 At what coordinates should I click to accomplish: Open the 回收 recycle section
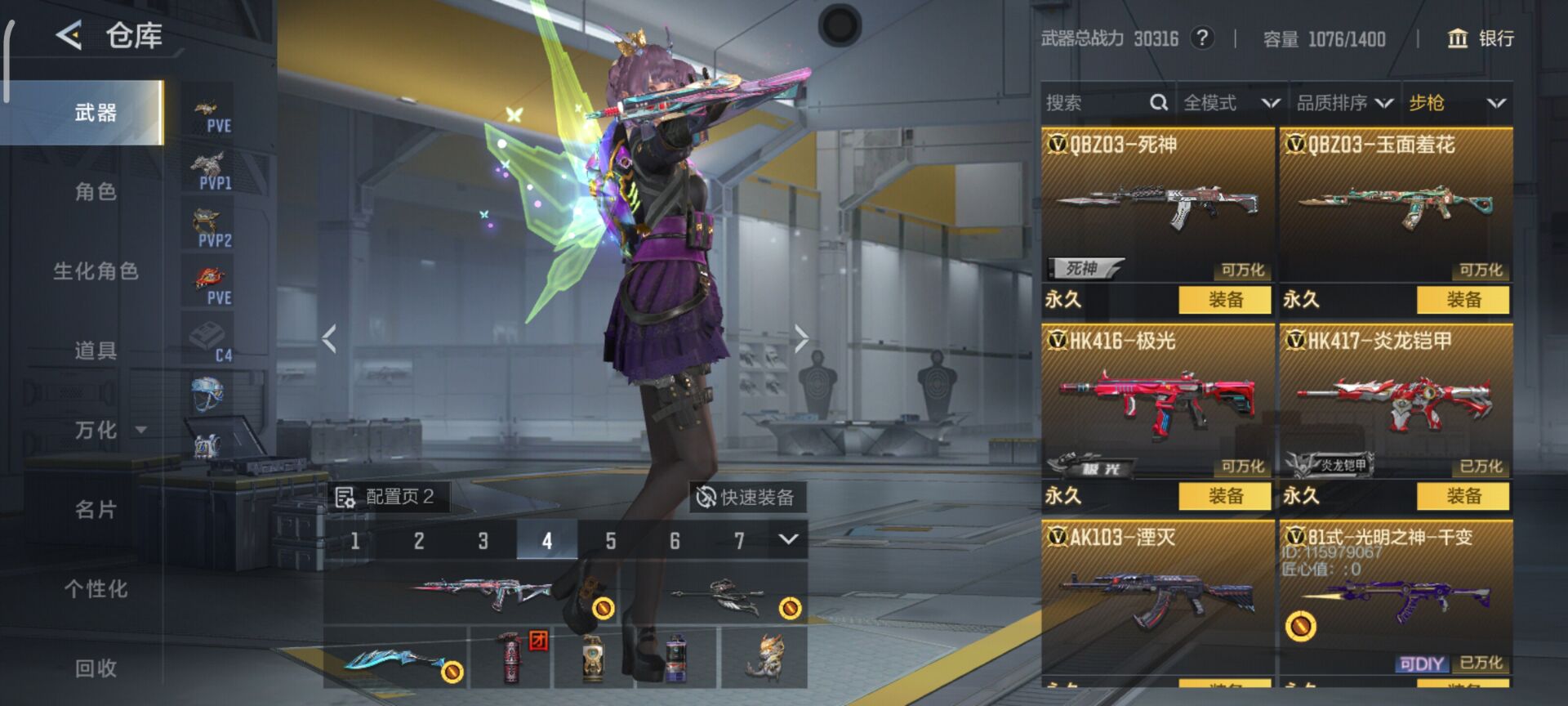[96, 668]
